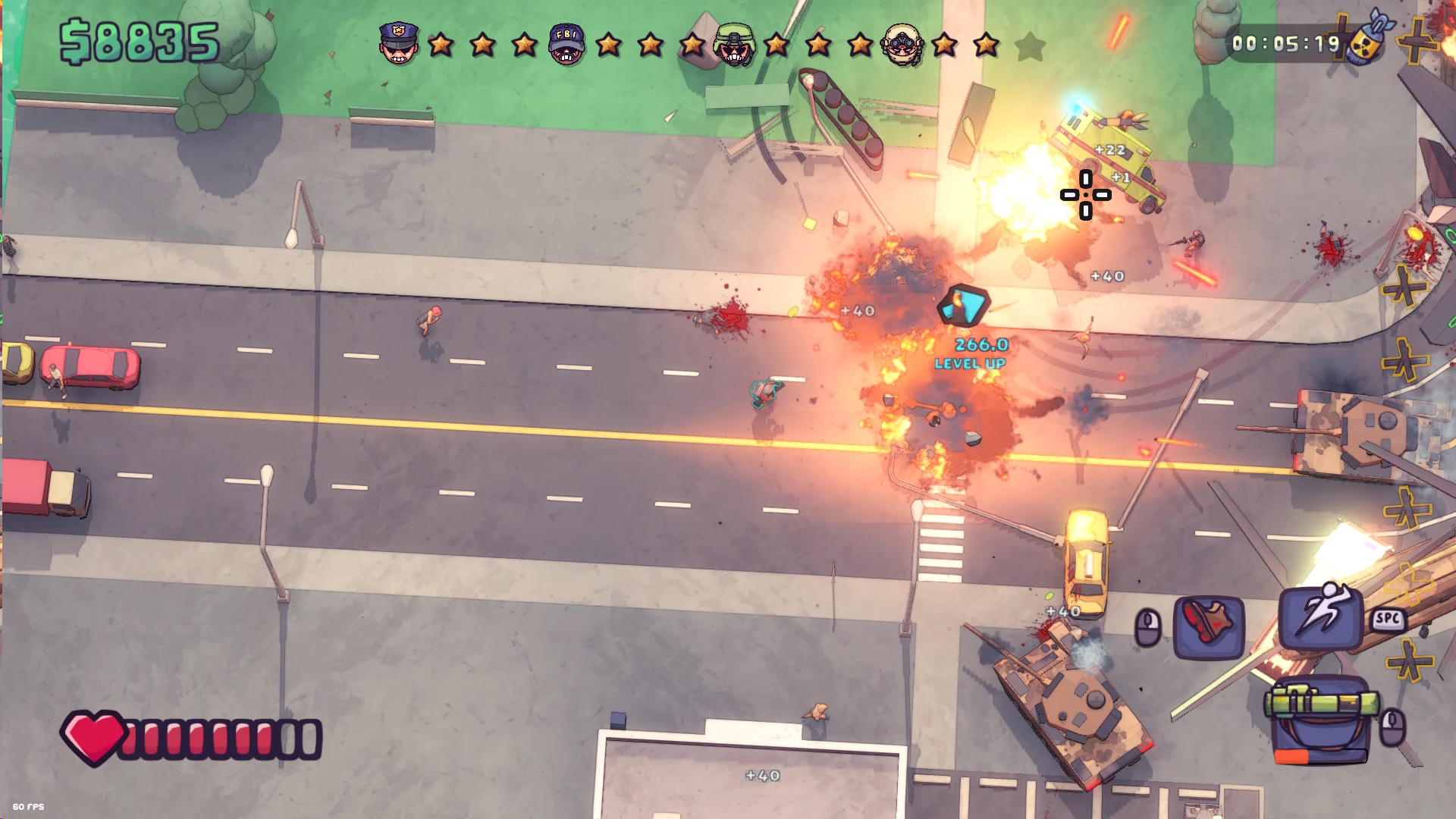
Task: Trigger the running man dash ability
Action: tap(1320, 615)
